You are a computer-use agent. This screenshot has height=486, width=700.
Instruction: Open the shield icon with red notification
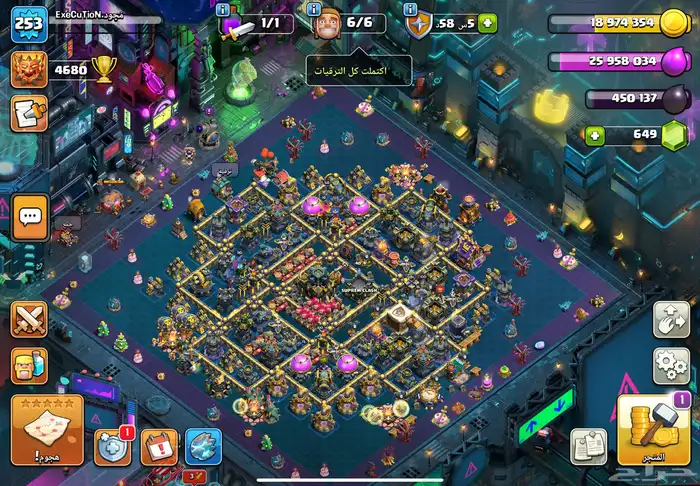click(113, 447)
